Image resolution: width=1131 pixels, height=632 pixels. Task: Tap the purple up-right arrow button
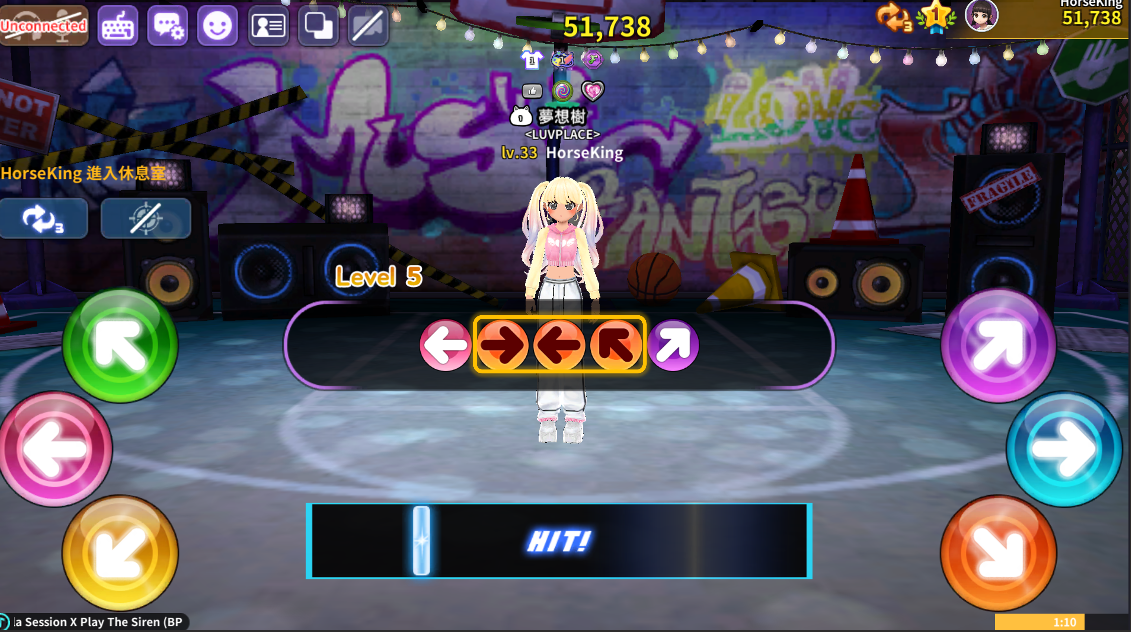[x=998, y=346]
